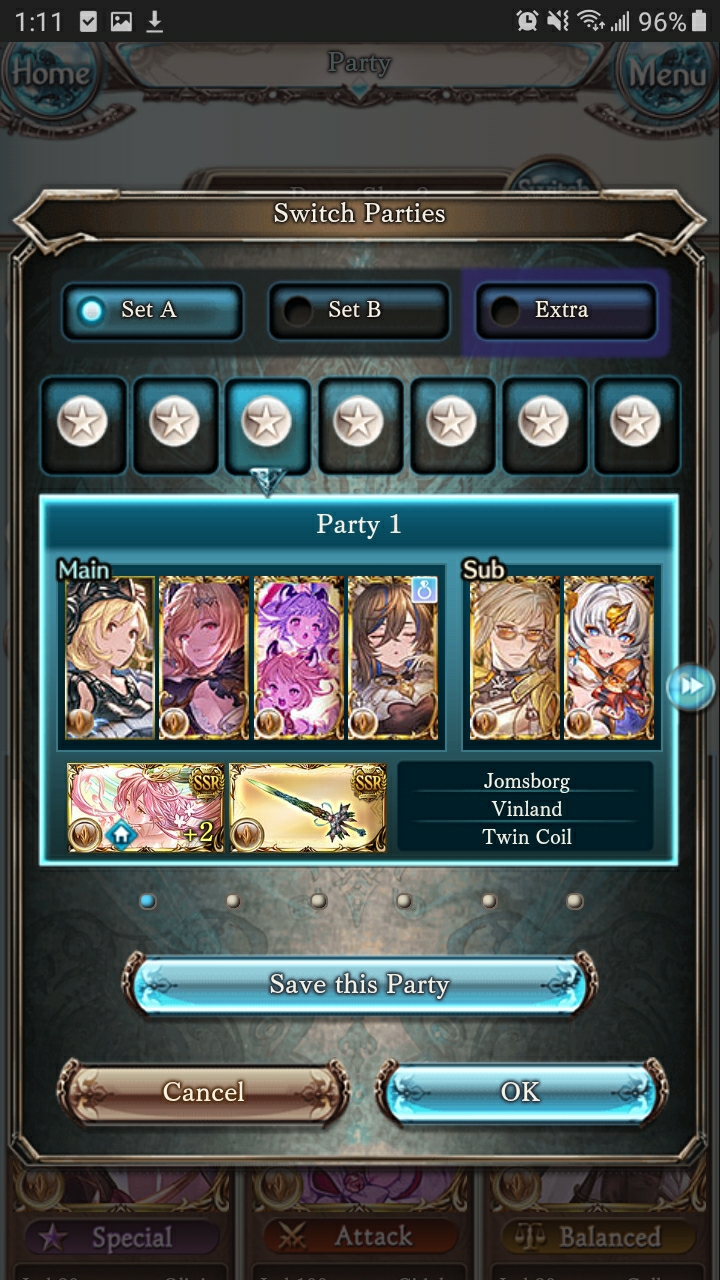Open the pink-haired SSR summon card
Viewport: 720px width, 1280px height.
[146, 807]
